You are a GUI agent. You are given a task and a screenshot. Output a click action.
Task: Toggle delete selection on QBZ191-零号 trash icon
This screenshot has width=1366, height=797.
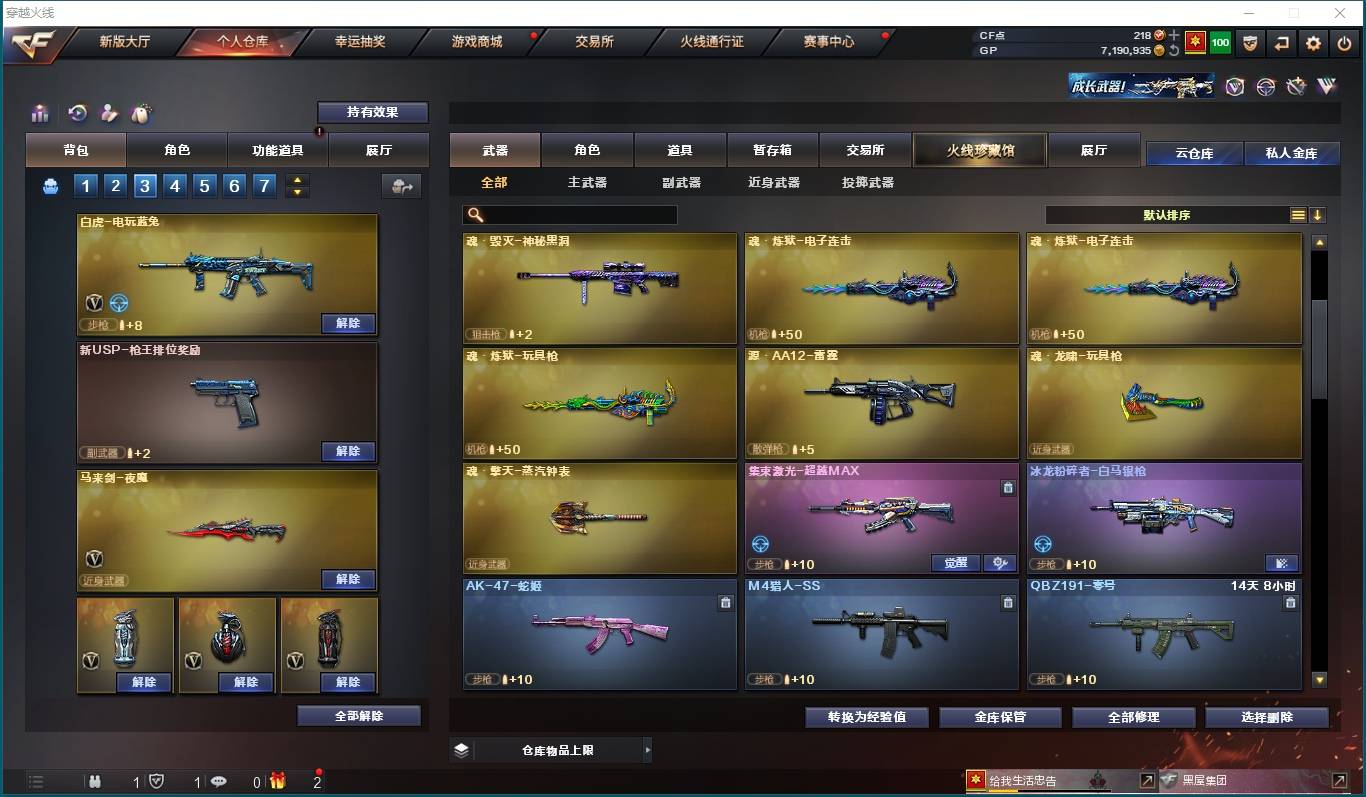point(1290,601)
